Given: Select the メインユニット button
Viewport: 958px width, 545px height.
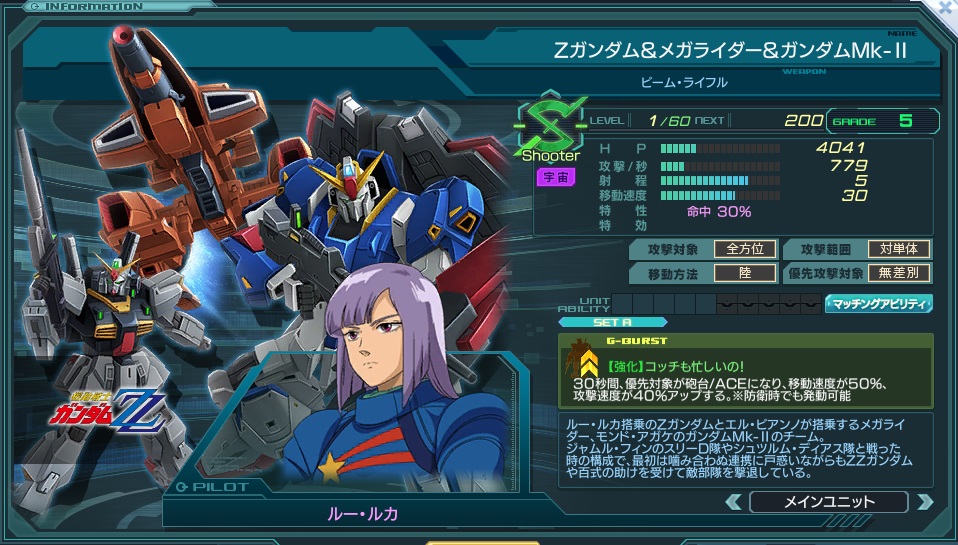Looking at the screenshot, I should click(828, 502).
